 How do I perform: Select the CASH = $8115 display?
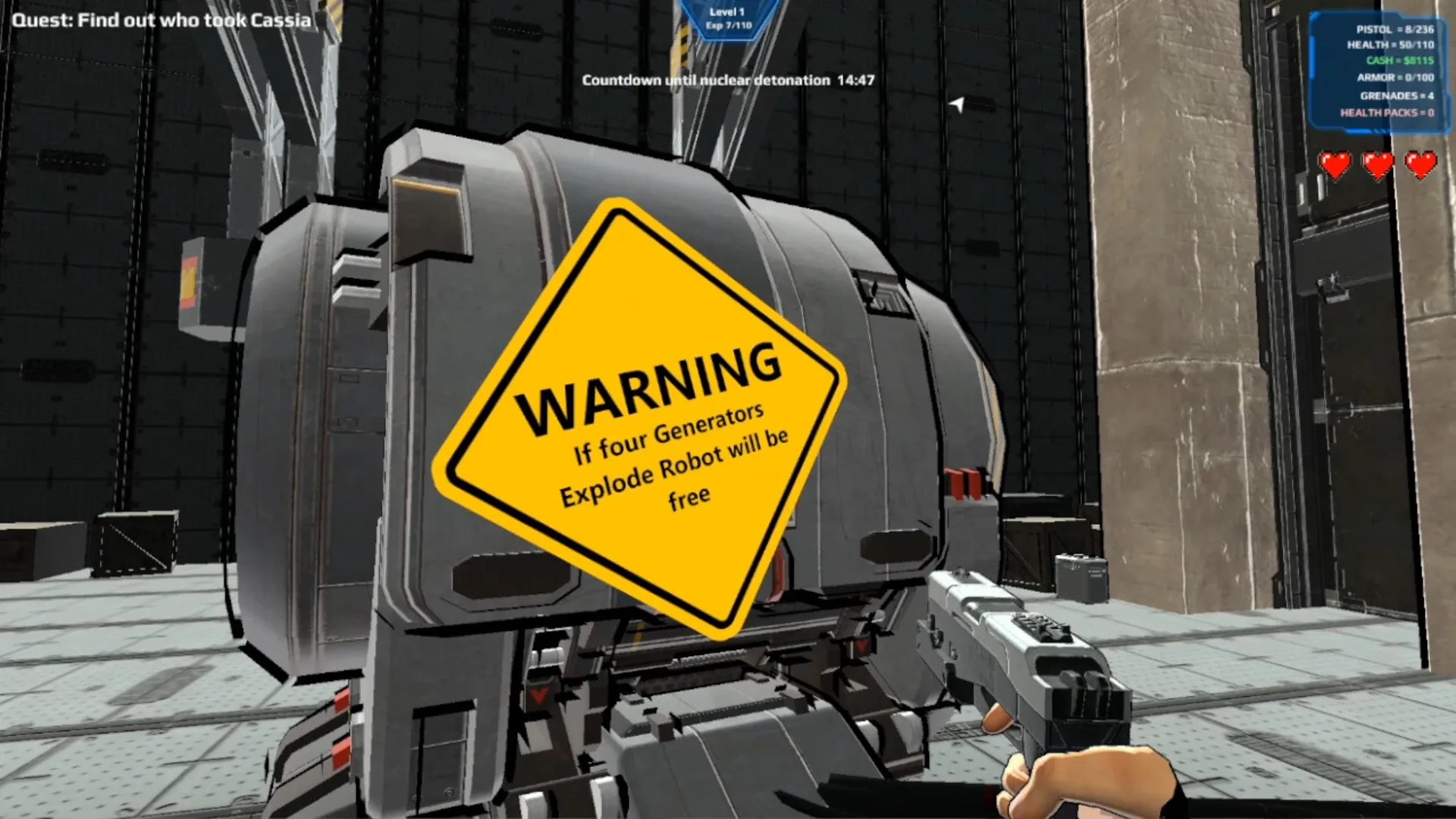(x=1401, y=60)
